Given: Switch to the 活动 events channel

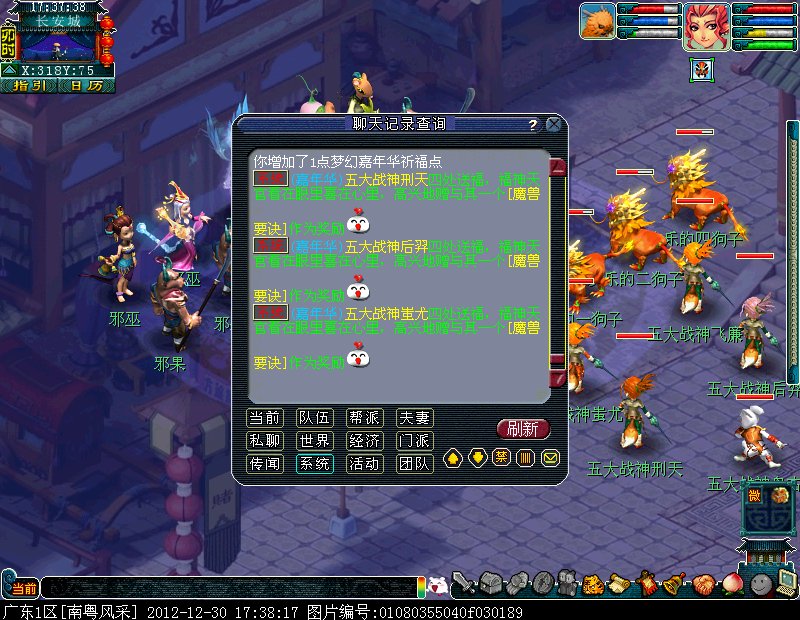Looking at the screenshot, I should coord(364,464).
